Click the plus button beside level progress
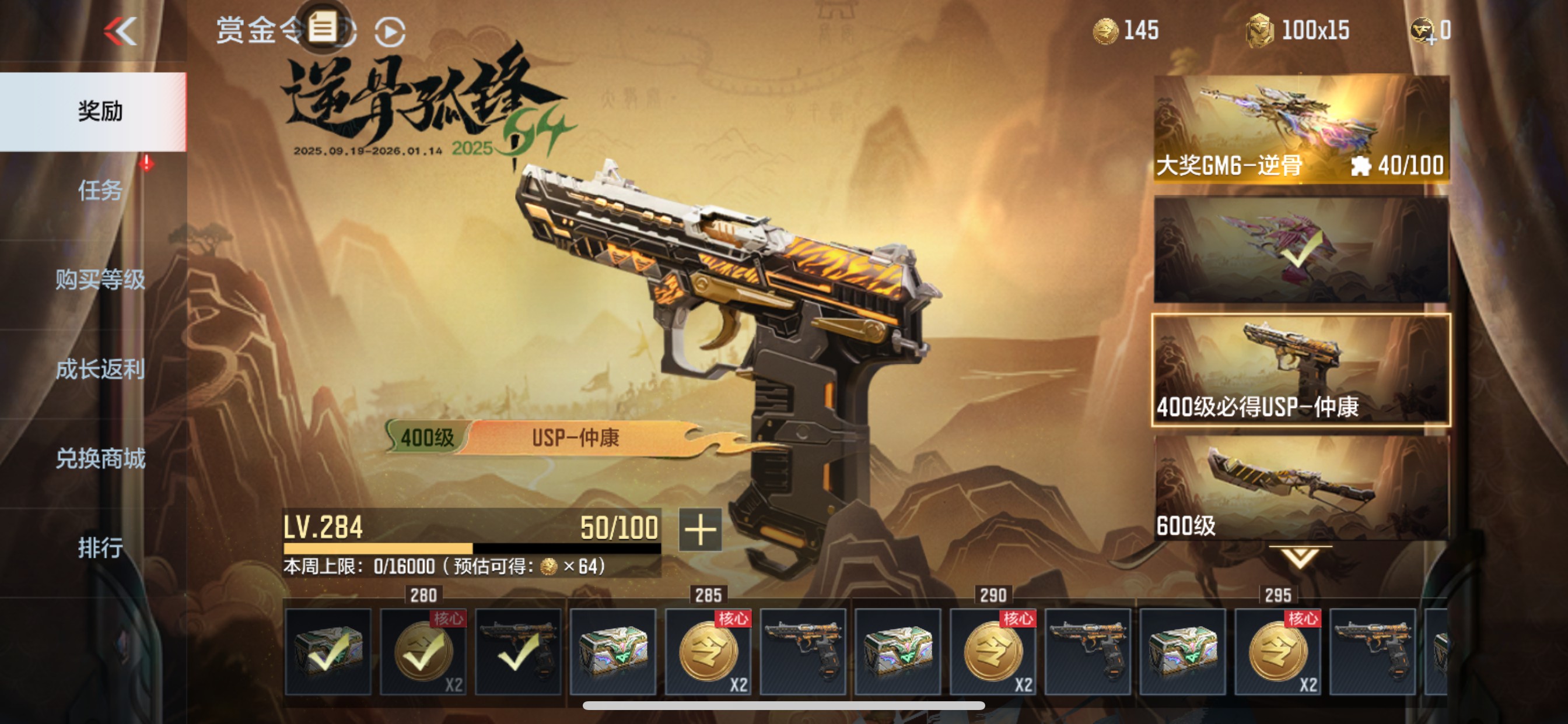The image size is (1568, 724). [x=700, y=530]
